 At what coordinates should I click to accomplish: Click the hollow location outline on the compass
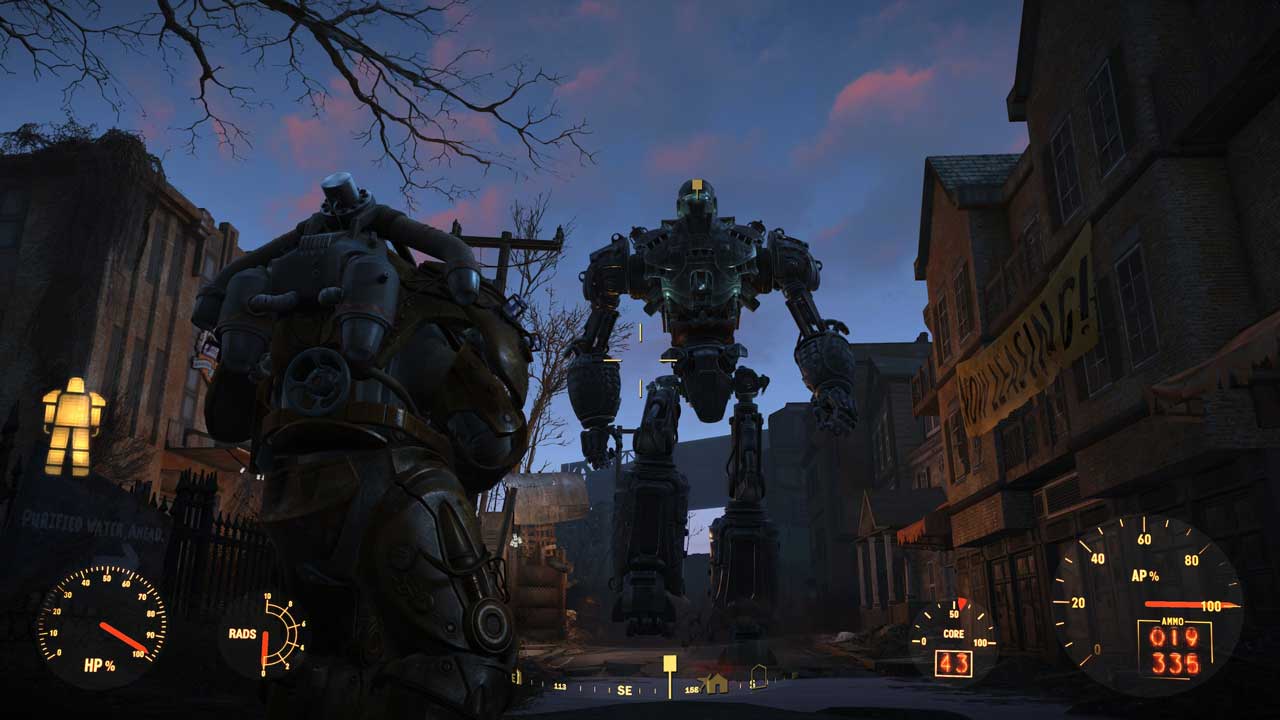click(x=760, y=677)
